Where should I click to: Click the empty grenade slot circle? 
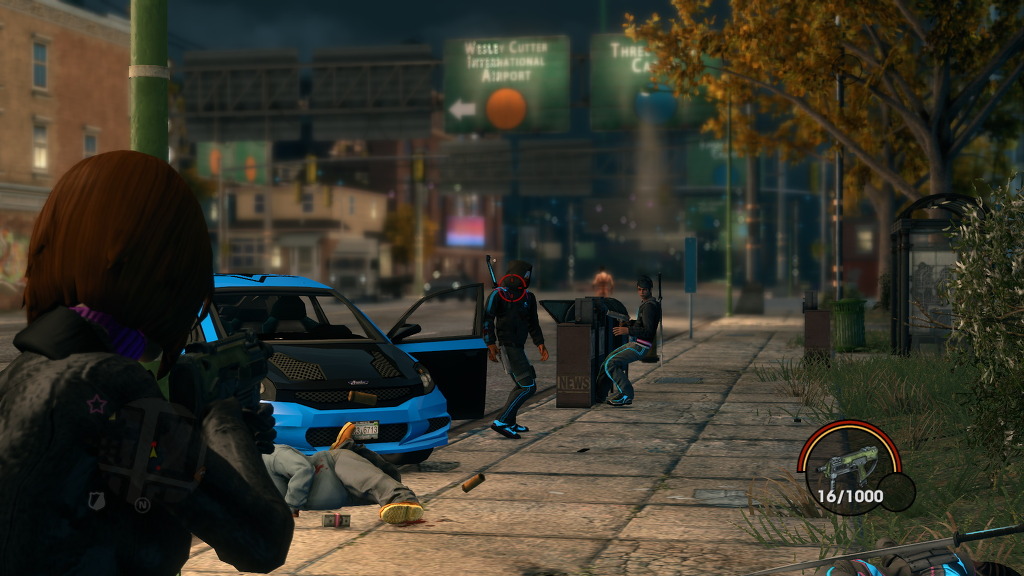(x=897, y=492)
